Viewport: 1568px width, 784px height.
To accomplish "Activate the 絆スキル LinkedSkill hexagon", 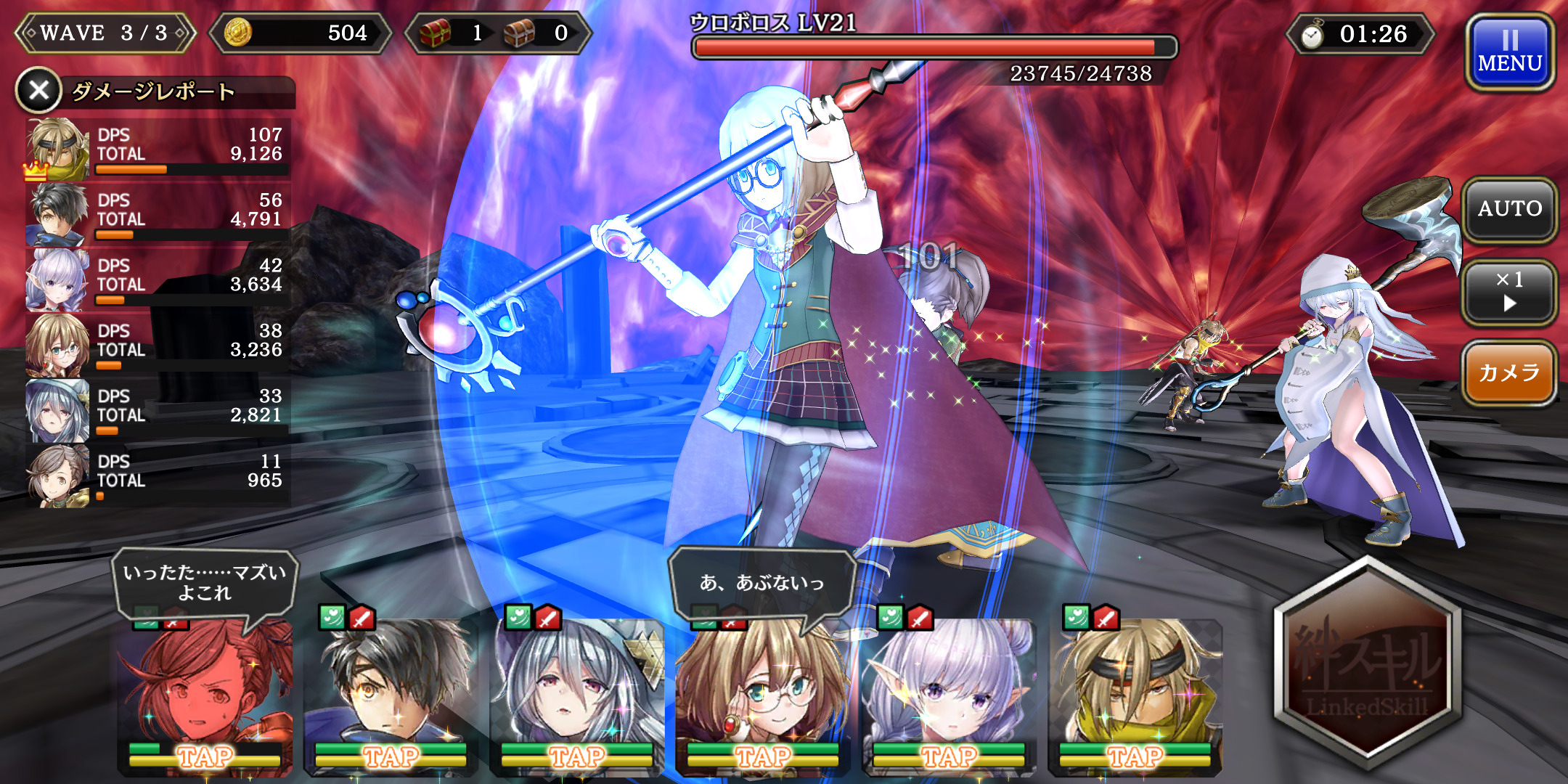I will [1368, 664].
